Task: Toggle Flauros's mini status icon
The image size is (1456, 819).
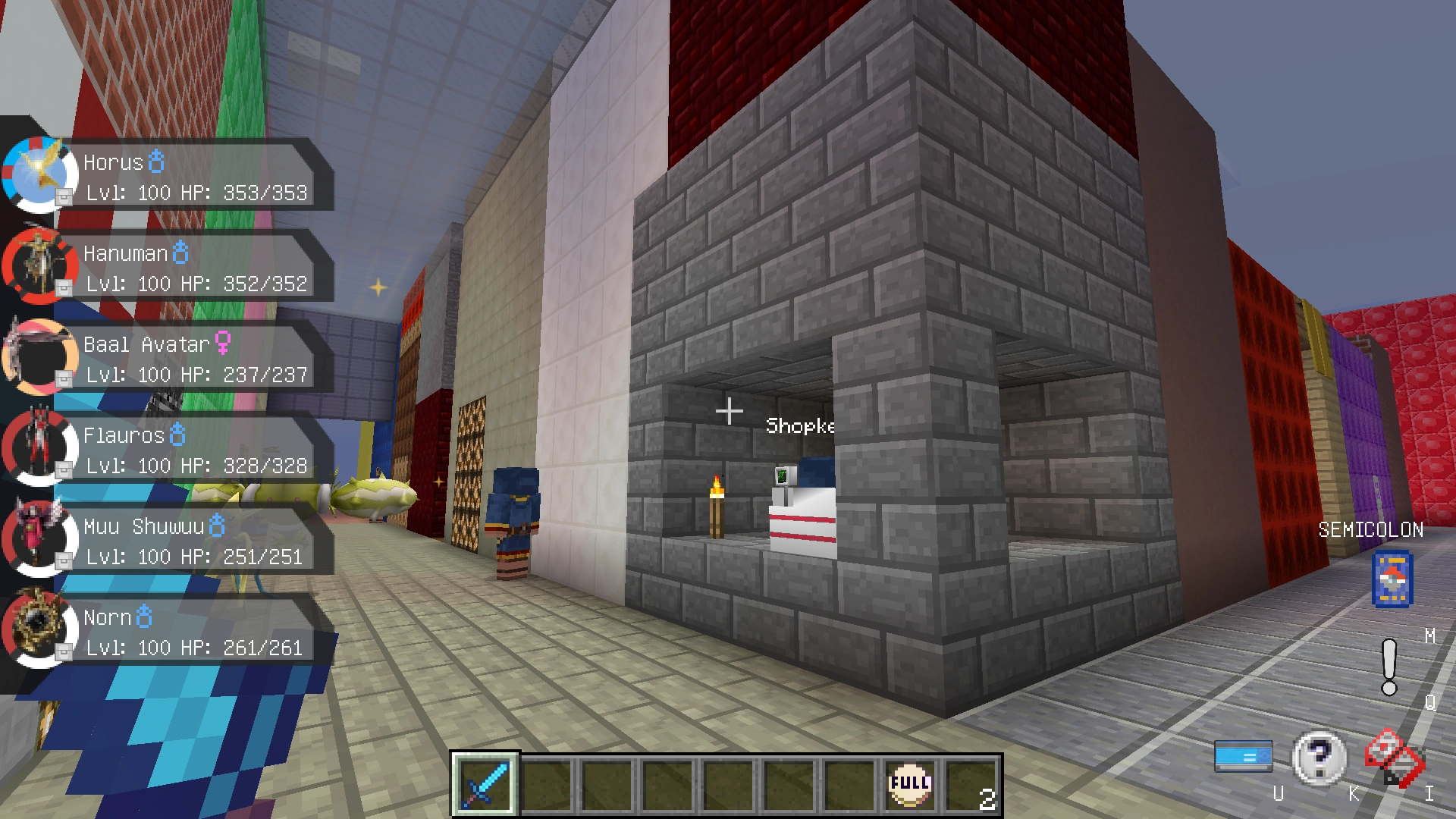Action: tap(64, 472)
